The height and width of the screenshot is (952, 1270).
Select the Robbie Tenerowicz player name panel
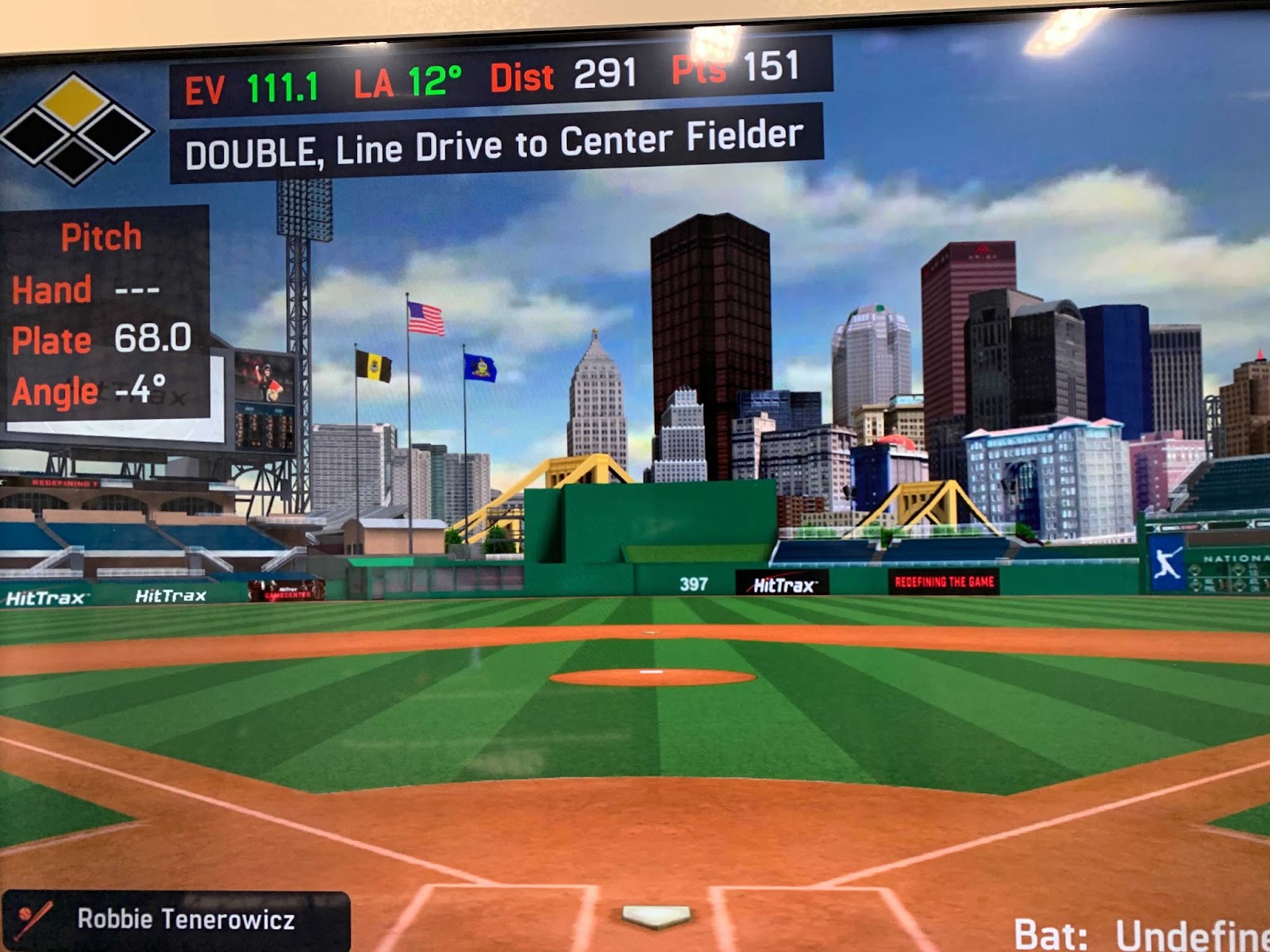[x=176, y=920]
